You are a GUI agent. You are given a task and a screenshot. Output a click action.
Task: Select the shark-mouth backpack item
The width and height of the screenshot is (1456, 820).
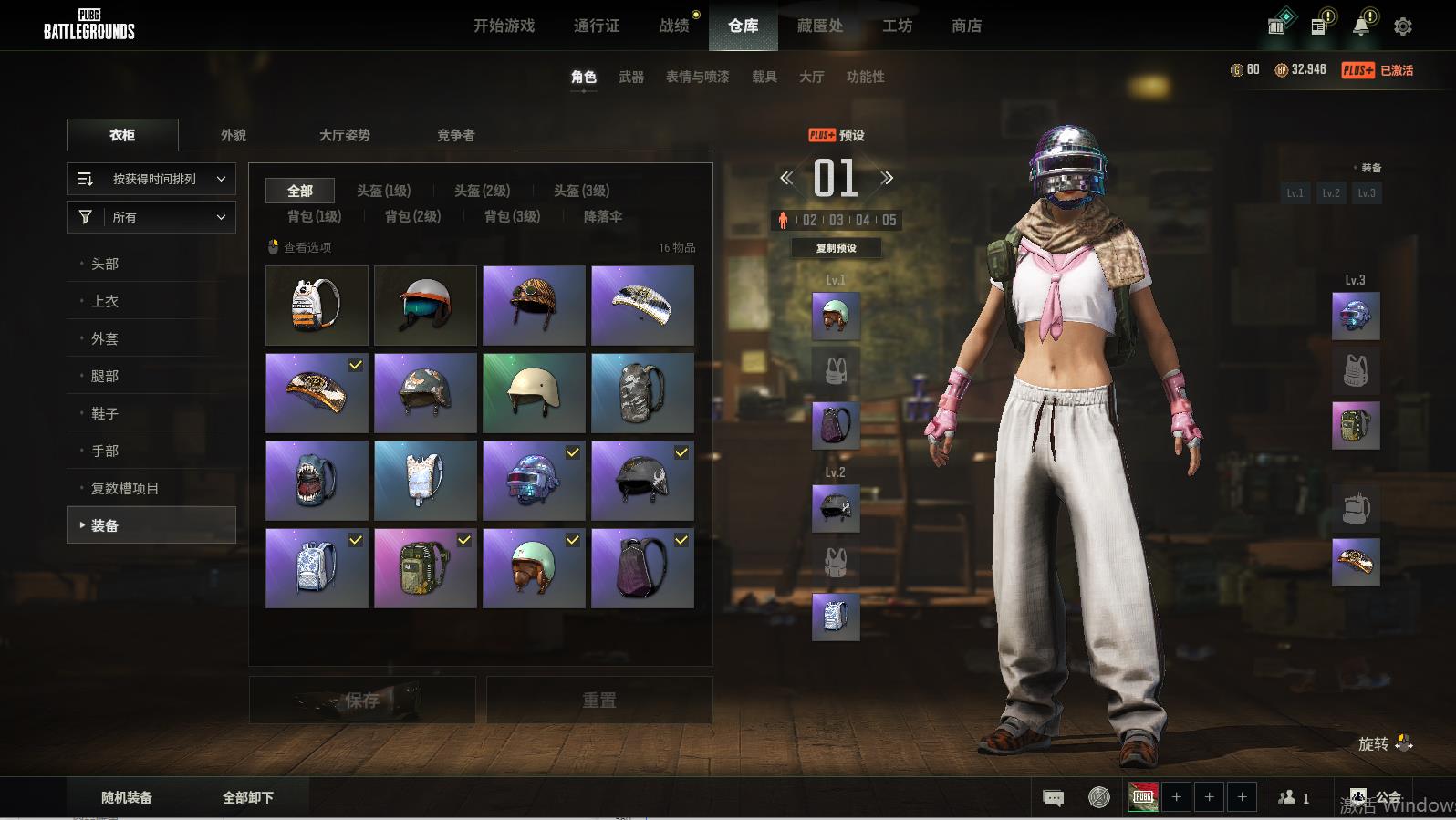317,481
